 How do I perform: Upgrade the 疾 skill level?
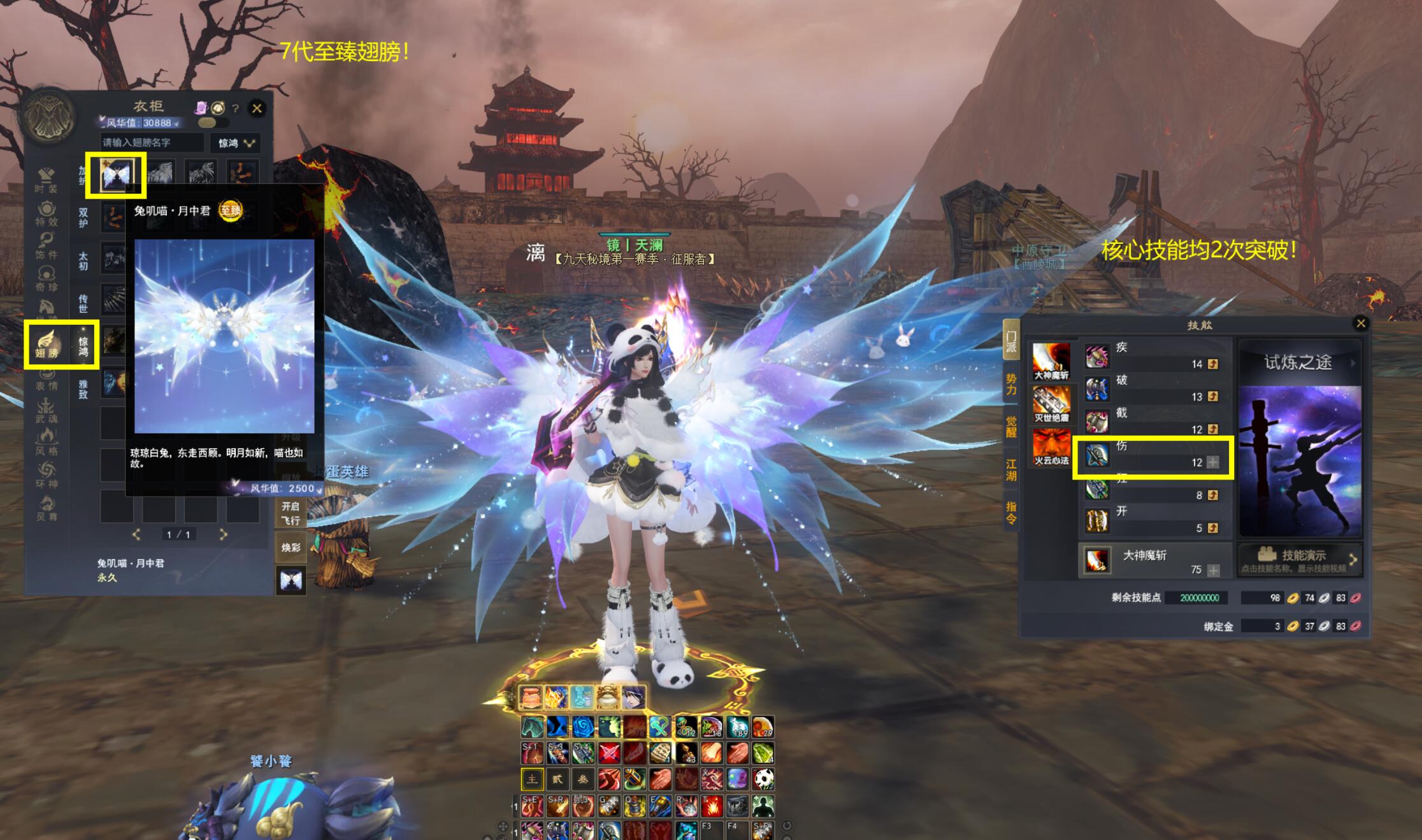click(x=1213, y=364)
